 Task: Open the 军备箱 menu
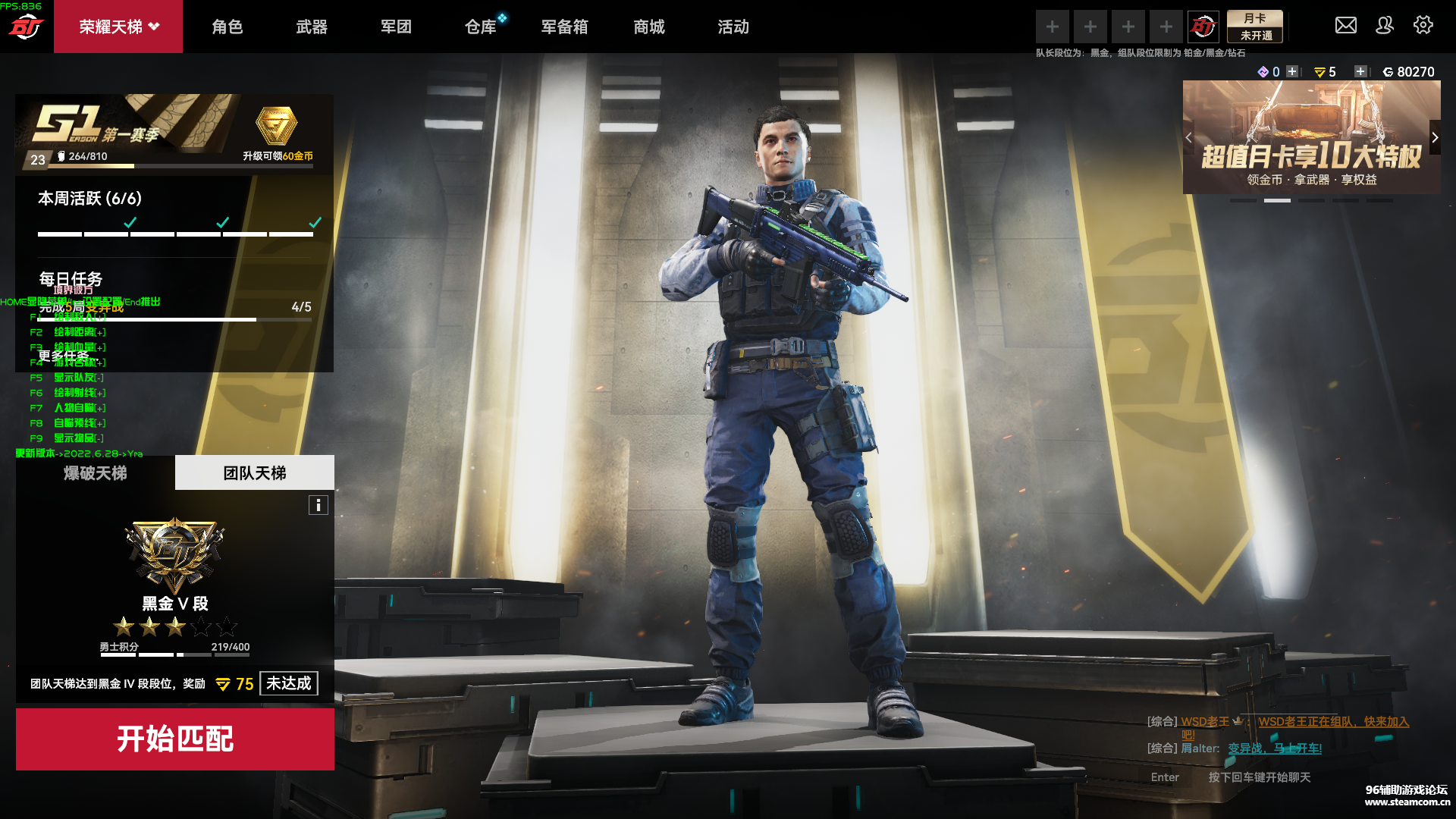point(564,27)
